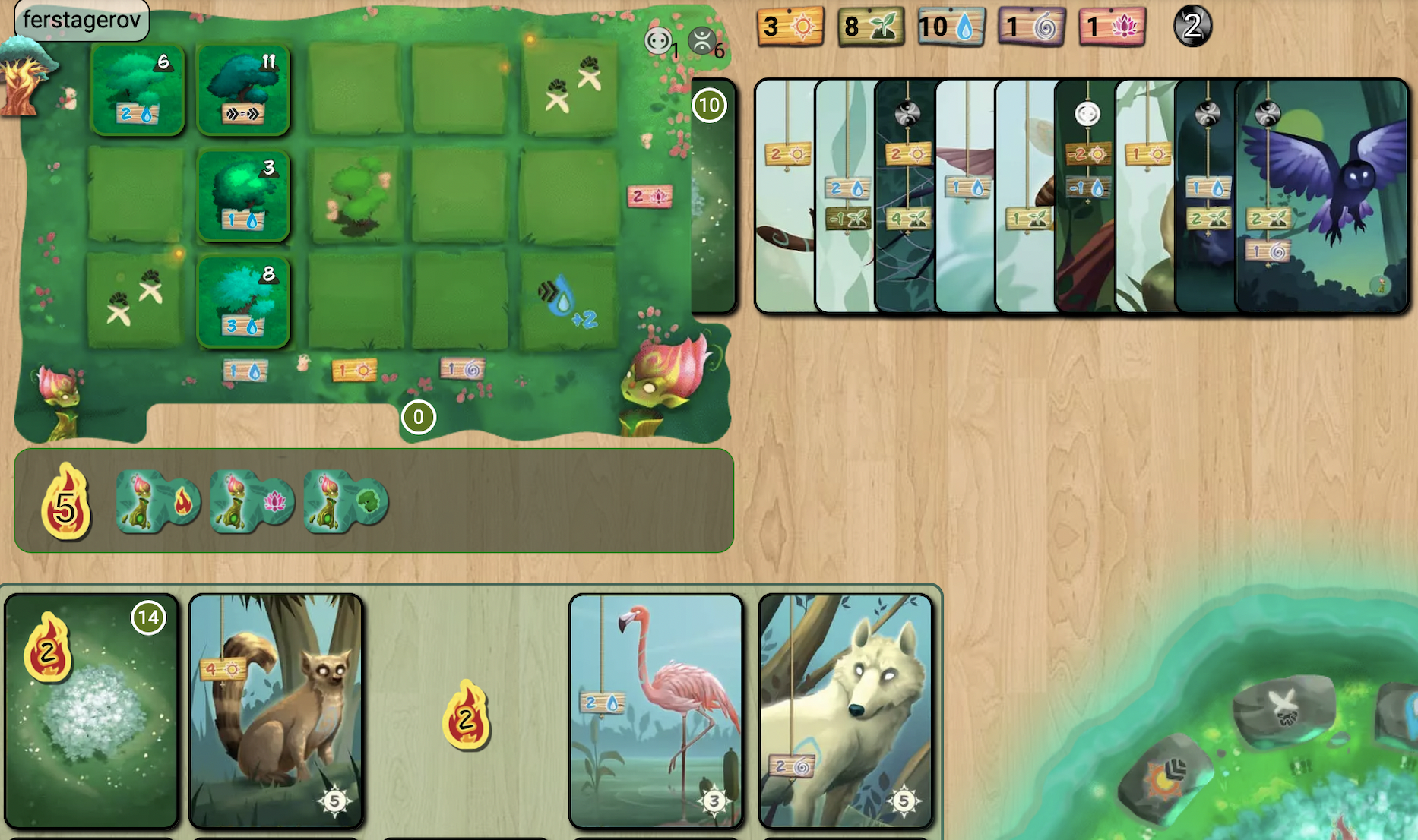Select the victory tile with lotus symbol
Image resolution: width=1418 pixels, height=840 pixels.
(252, 501)
